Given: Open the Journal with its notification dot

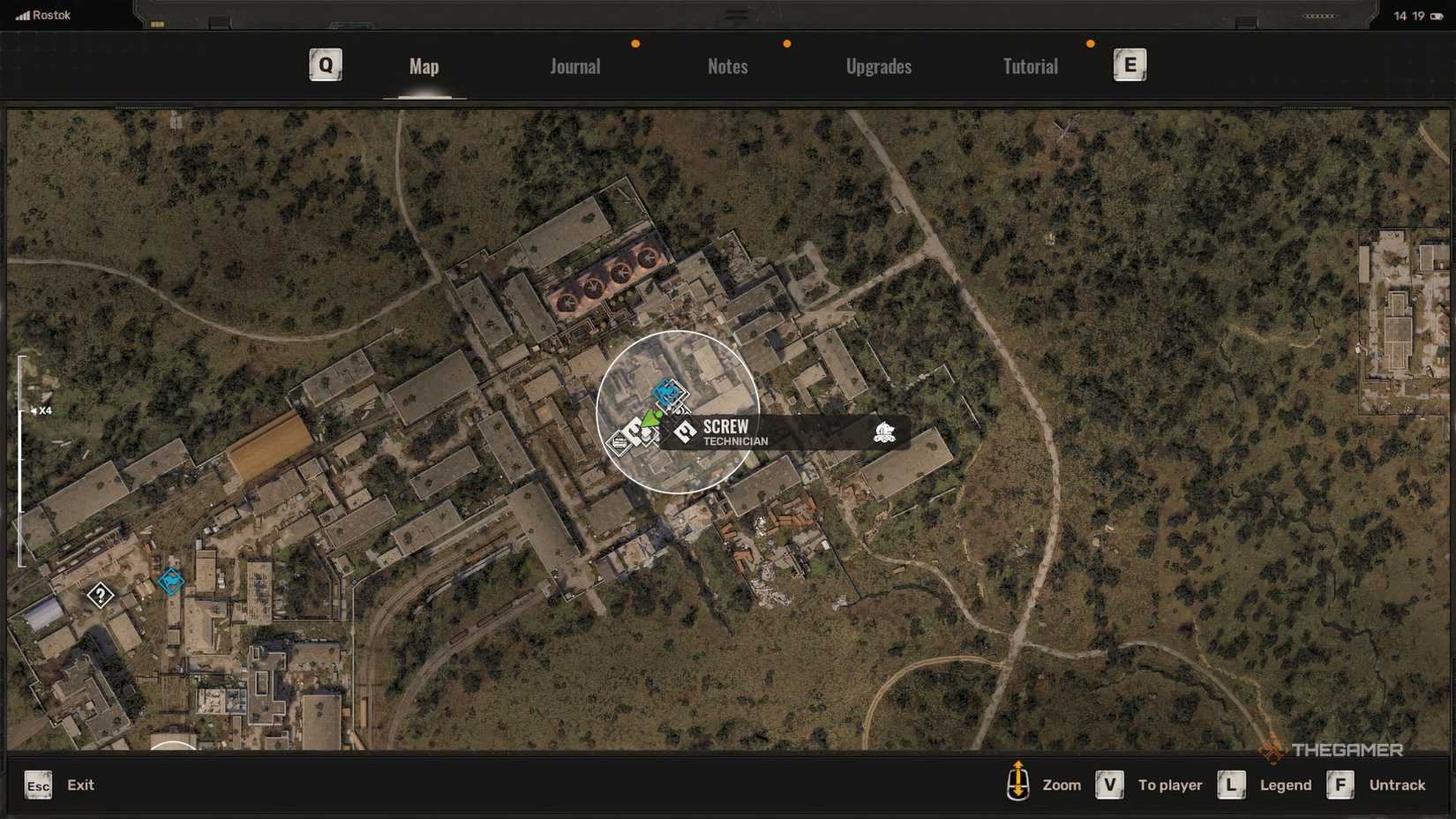Looking at the screenshot, I should click(574, 66).
